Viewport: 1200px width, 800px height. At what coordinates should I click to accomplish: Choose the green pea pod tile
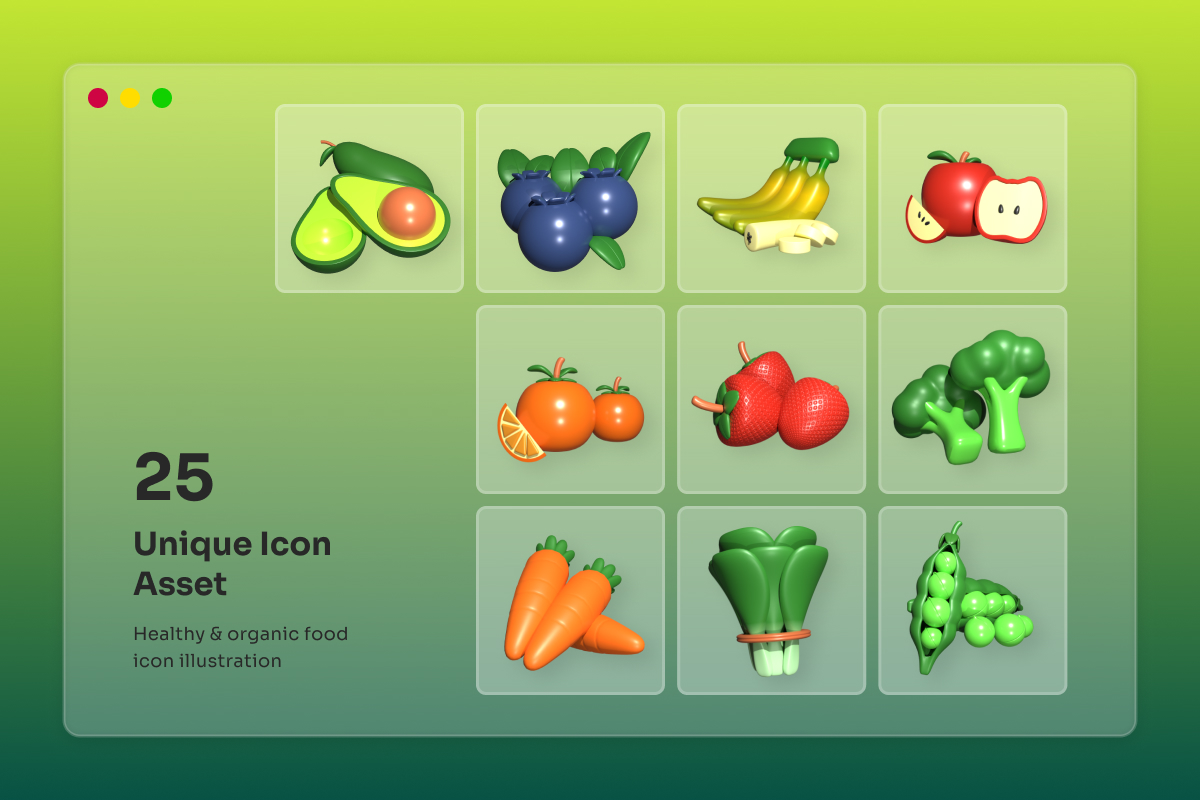point(972,600)
